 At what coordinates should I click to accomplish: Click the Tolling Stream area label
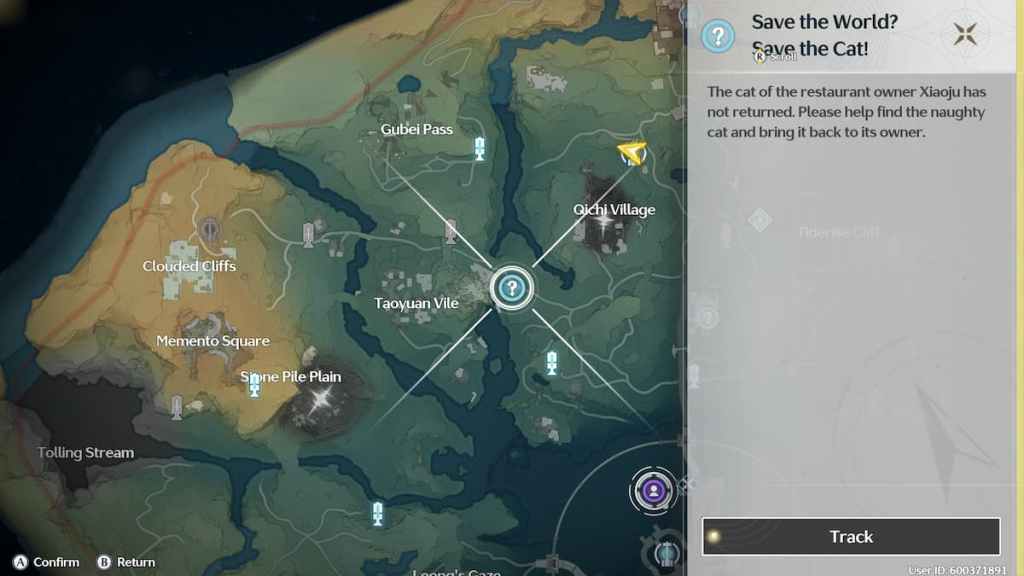[x=86, y=452]
